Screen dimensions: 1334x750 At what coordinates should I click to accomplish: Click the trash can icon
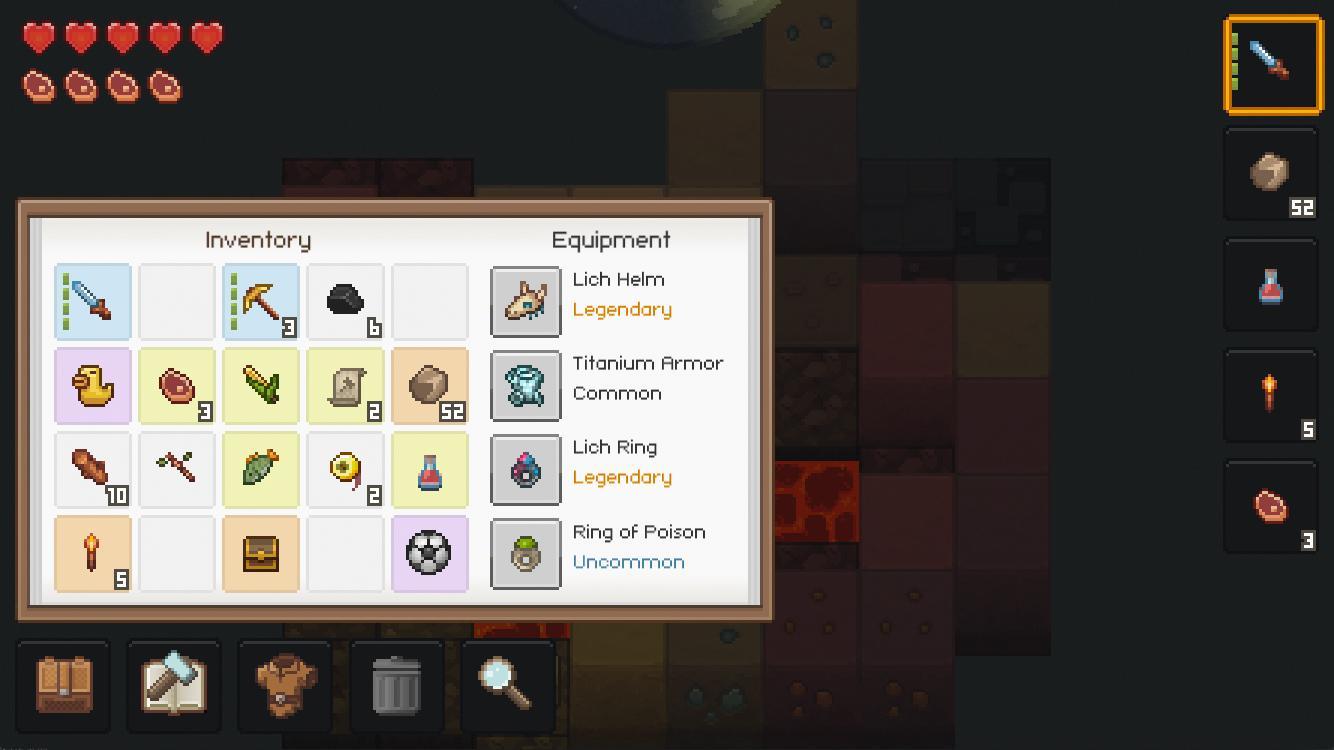pos(396,686)
